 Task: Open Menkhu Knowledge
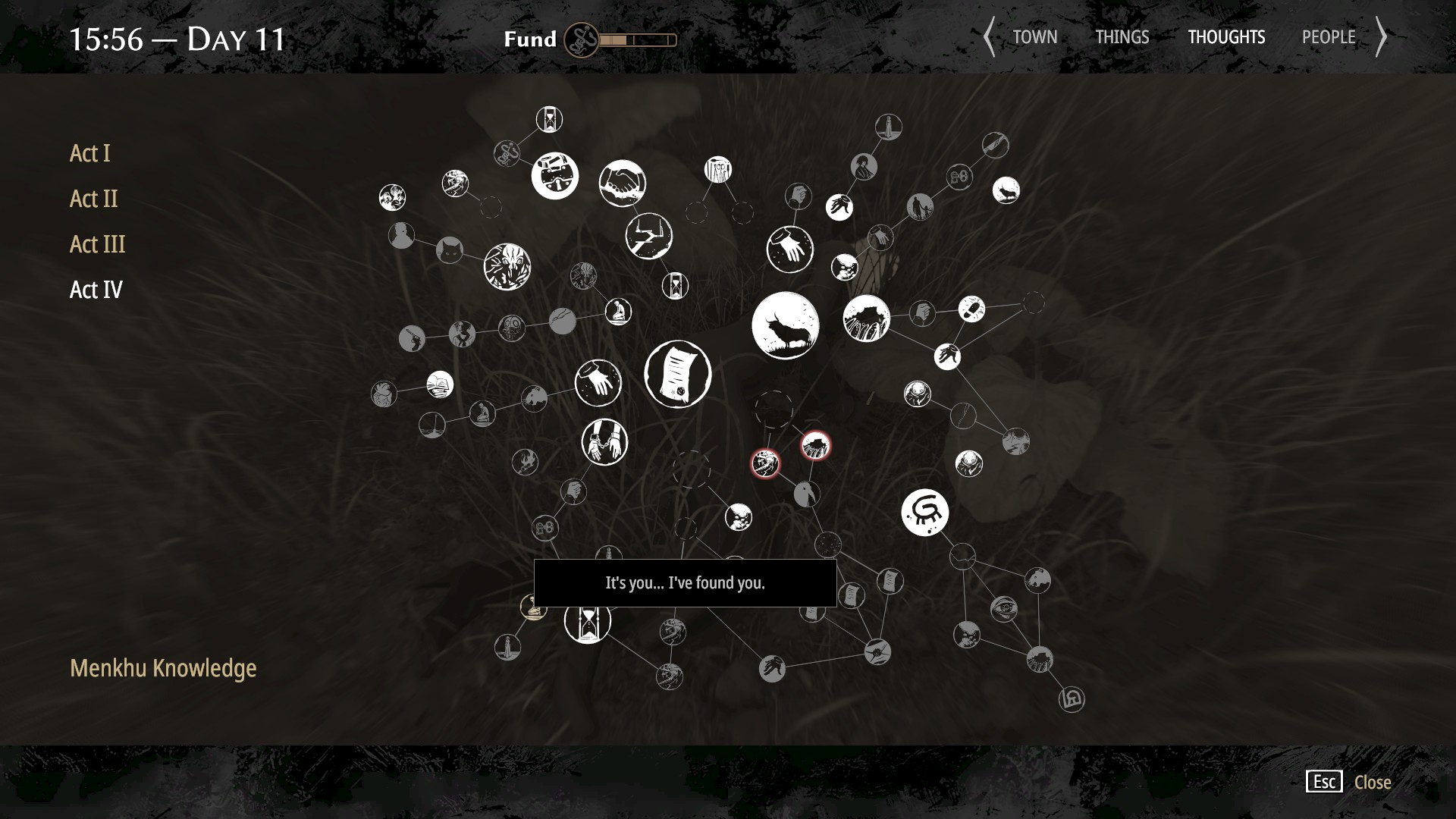point(163,668)
